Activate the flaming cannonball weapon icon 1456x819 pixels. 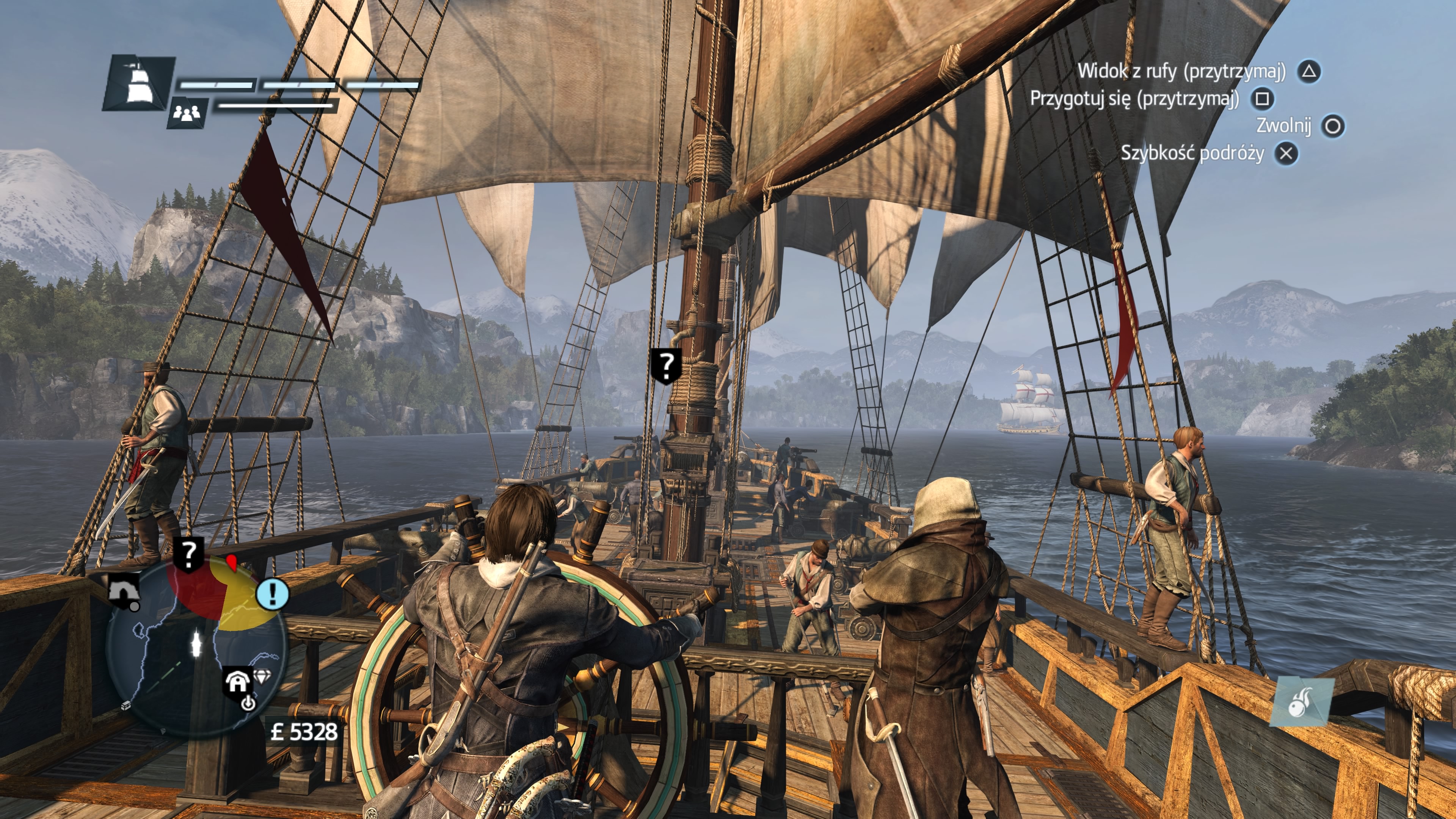point(1302,703)
